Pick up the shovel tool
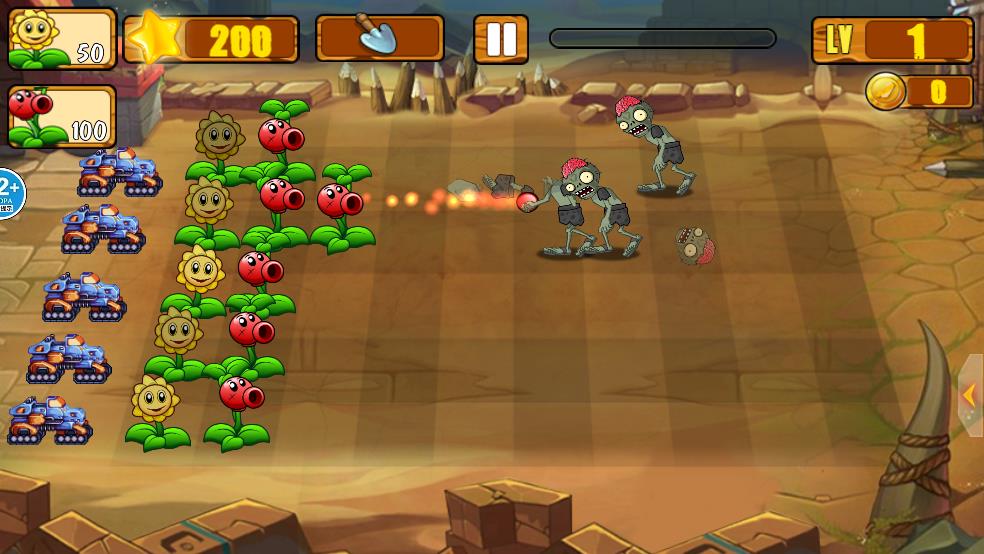Image resolution: width=984 pixels, height=554 pixels. 379,39
